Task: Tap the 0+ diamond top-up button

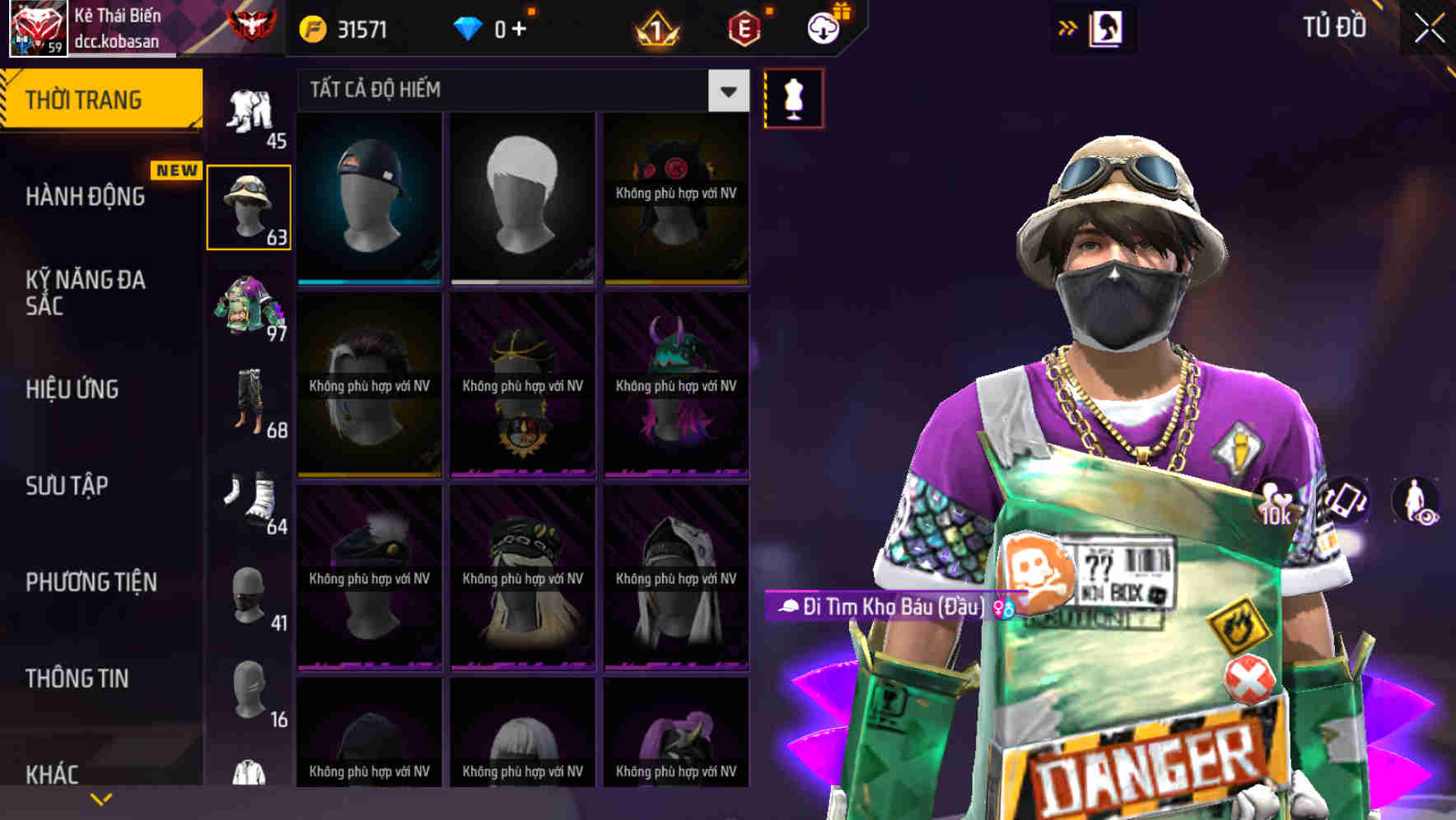Action: (506, 27)
